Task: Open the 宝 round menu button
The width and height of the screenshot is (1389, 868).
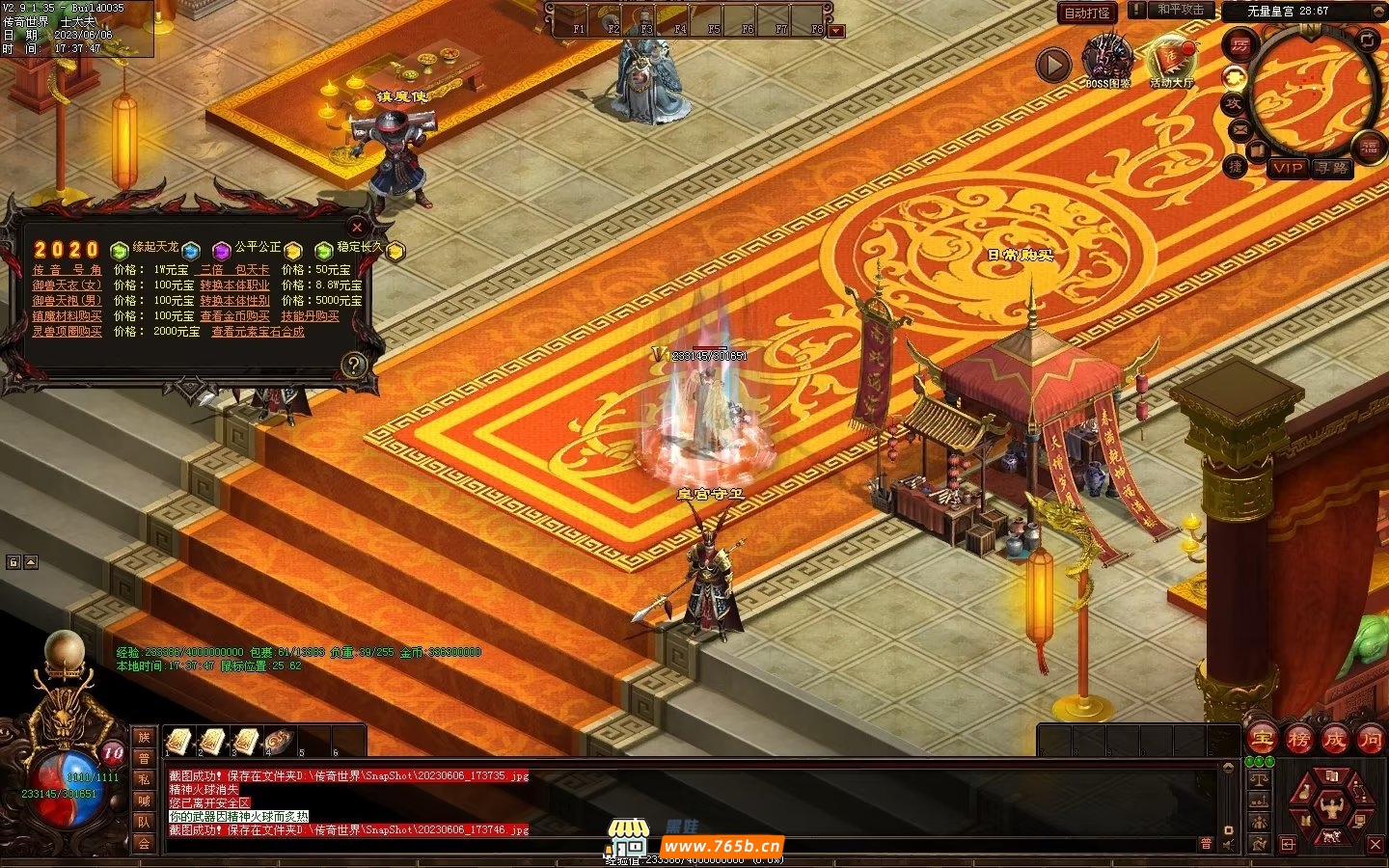Action: (x=1262, y=740)
